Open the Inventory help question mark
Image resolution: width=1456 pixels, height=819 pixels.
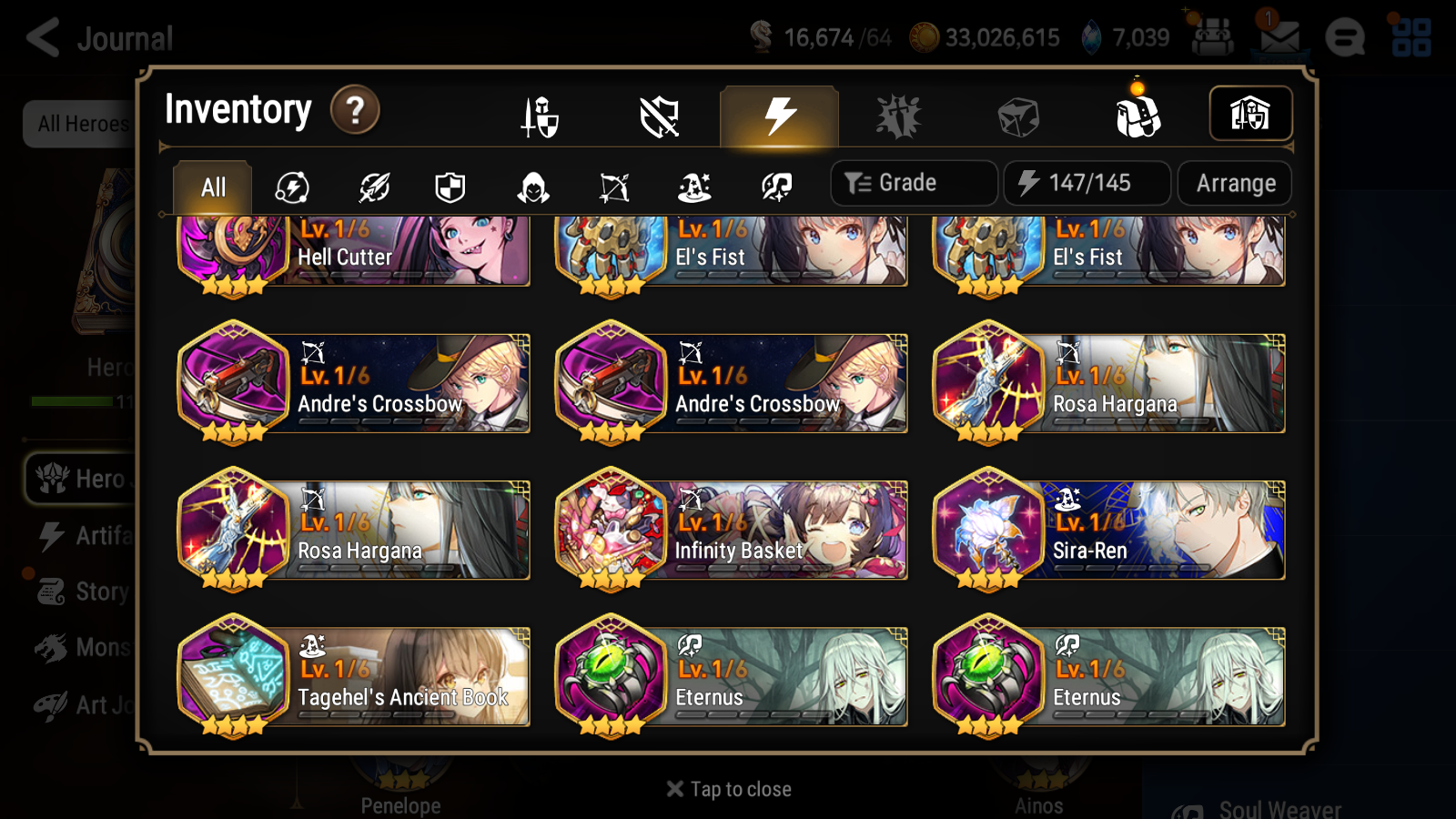[354, 109]
